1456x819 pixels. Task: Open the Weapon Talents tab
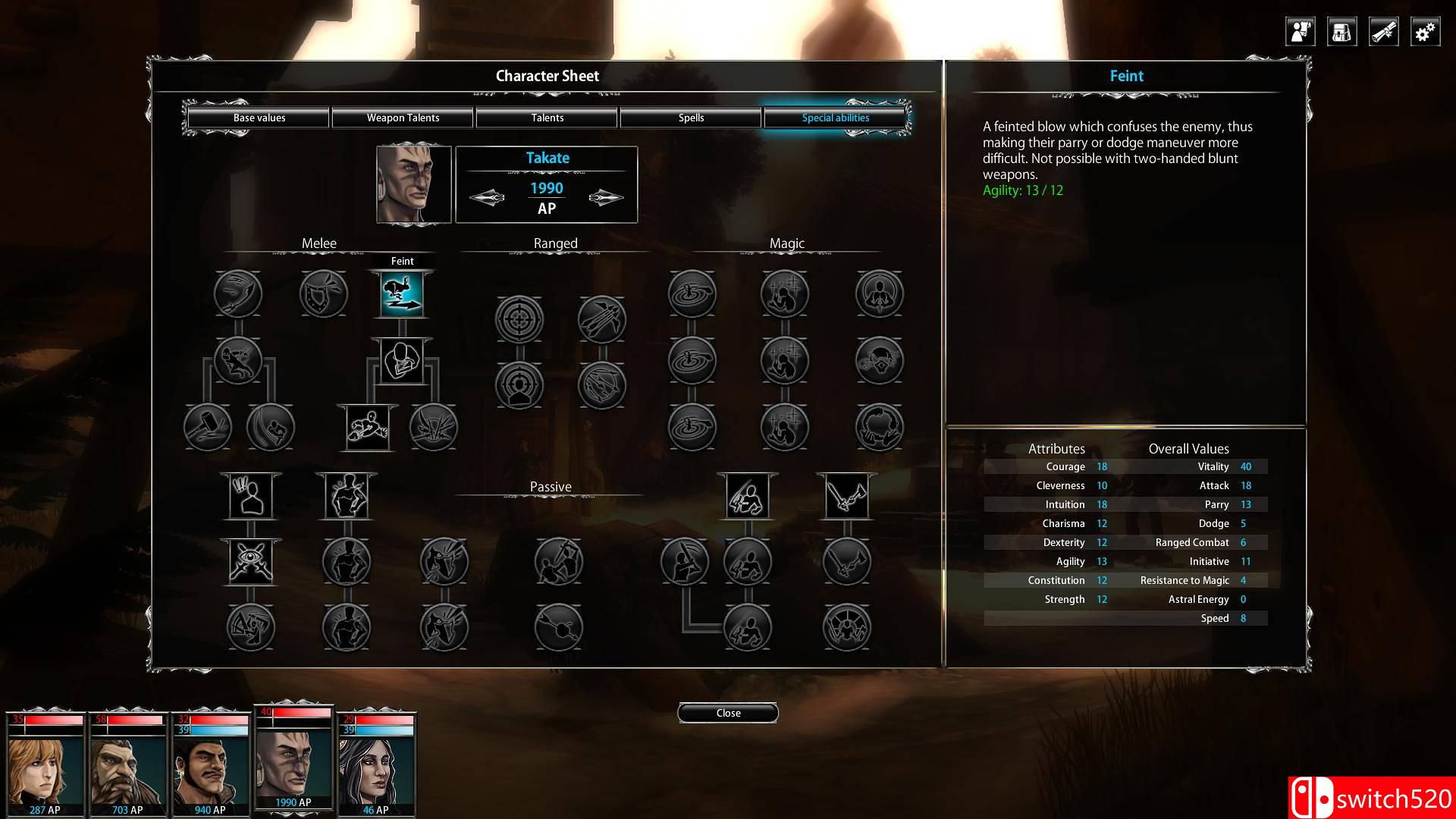pos(403,118)
